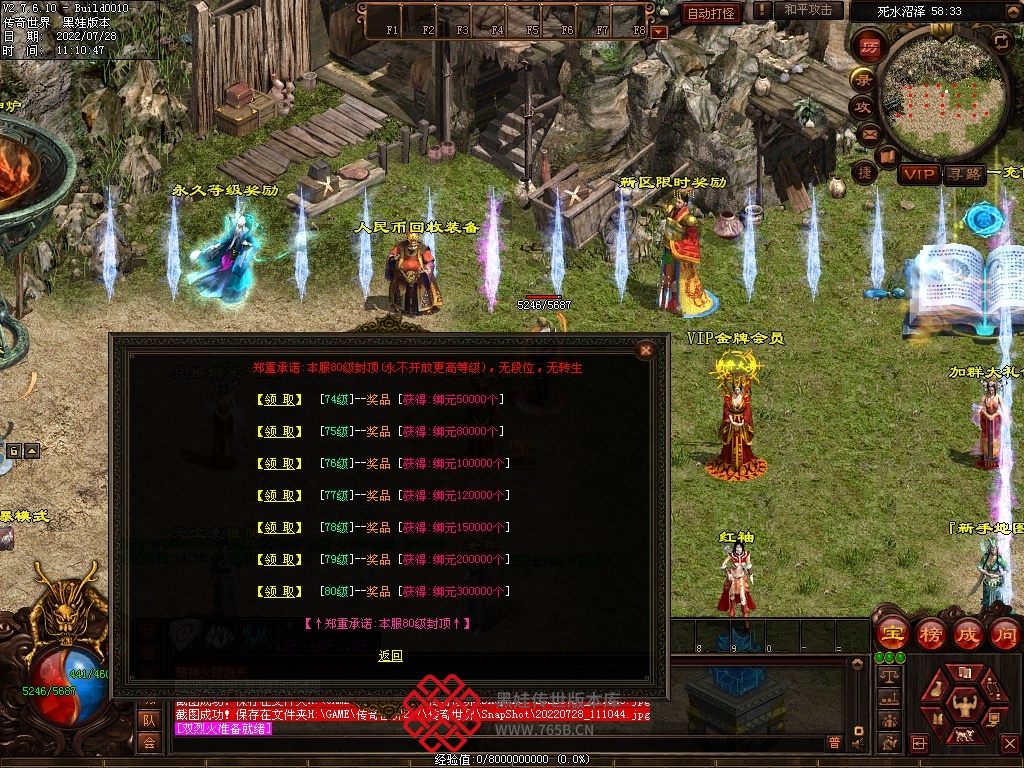Click 返回 to go back
The image size is (1024, 768).
click(390, 656)
